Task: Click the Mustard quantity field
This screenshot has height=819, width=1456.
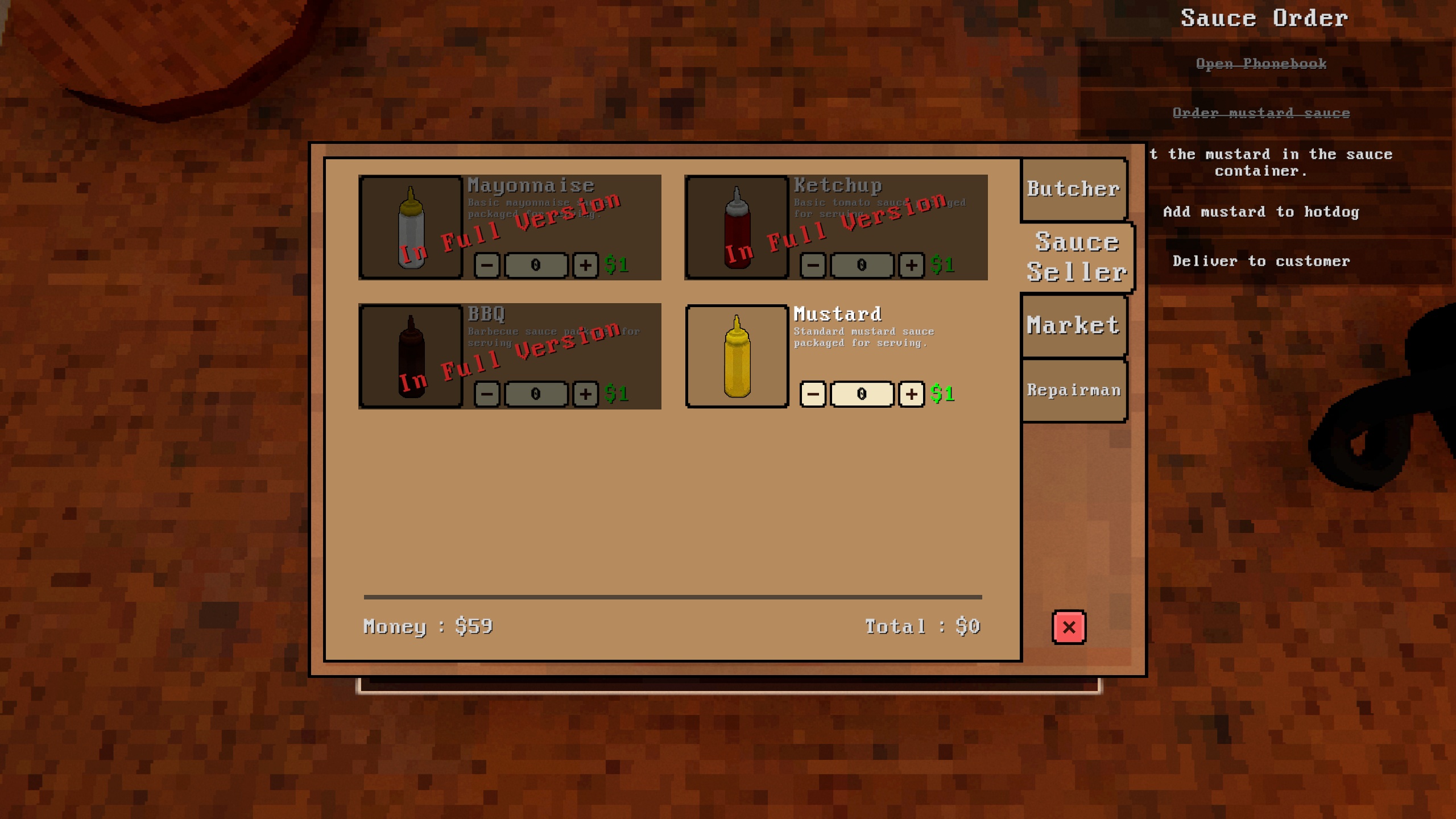Action: pyautogui.click(x=862, y=394)
